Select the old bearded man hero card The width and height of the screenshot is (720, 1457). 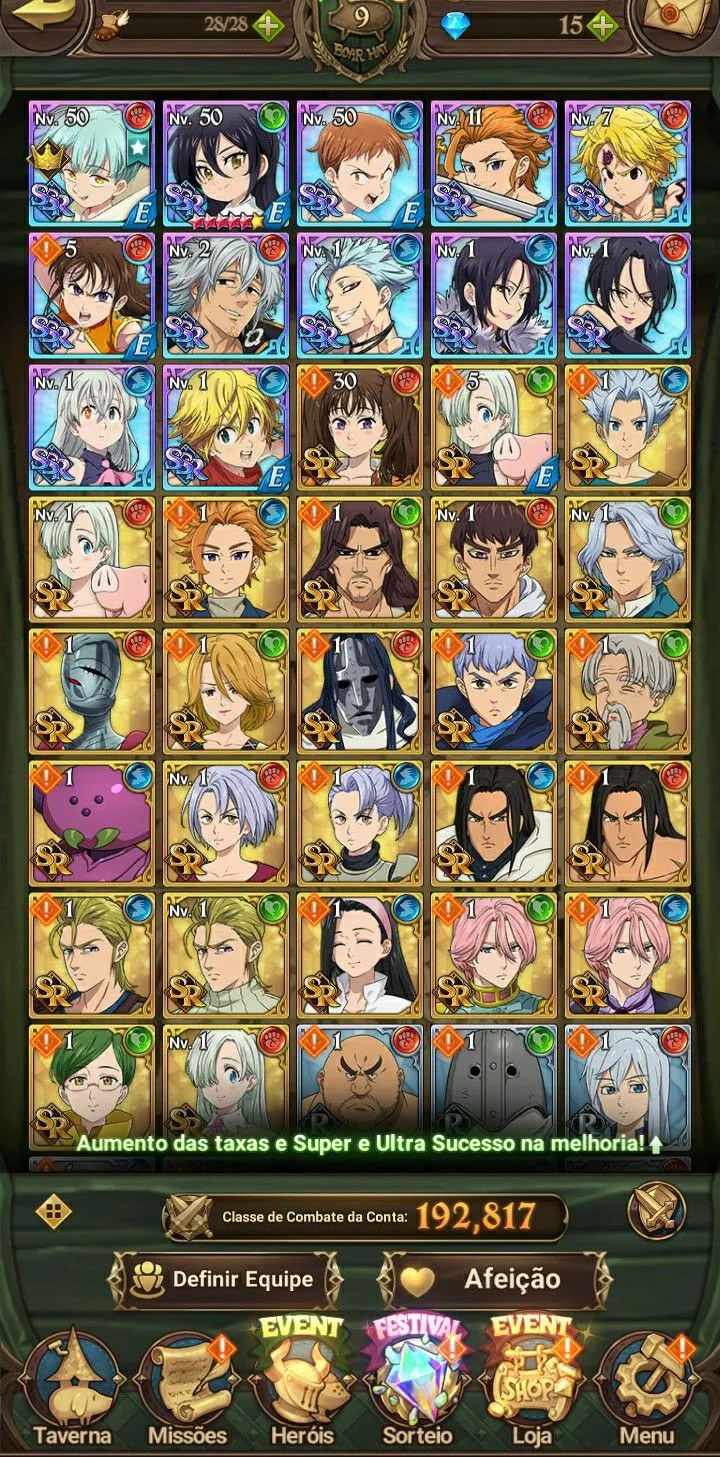[627, 689]
